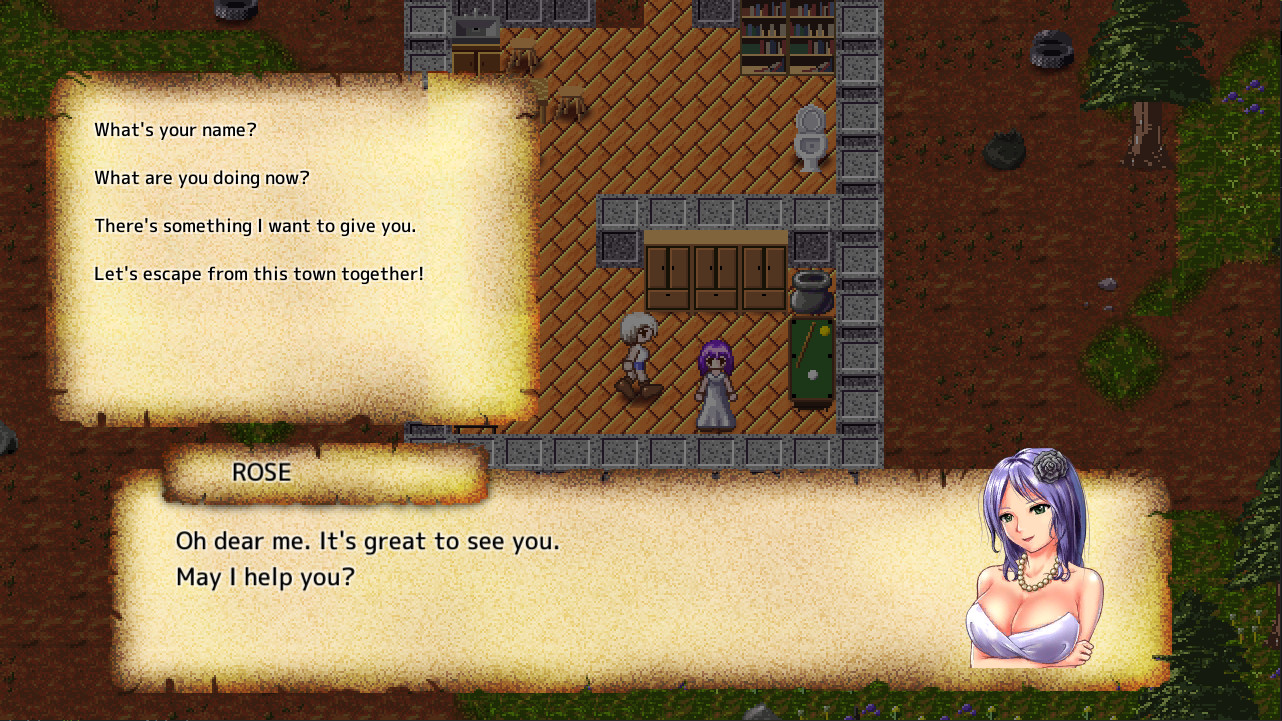
Task: Ask "What are you doing now?"
Action: pyautogui.click(x=202, y=178)
